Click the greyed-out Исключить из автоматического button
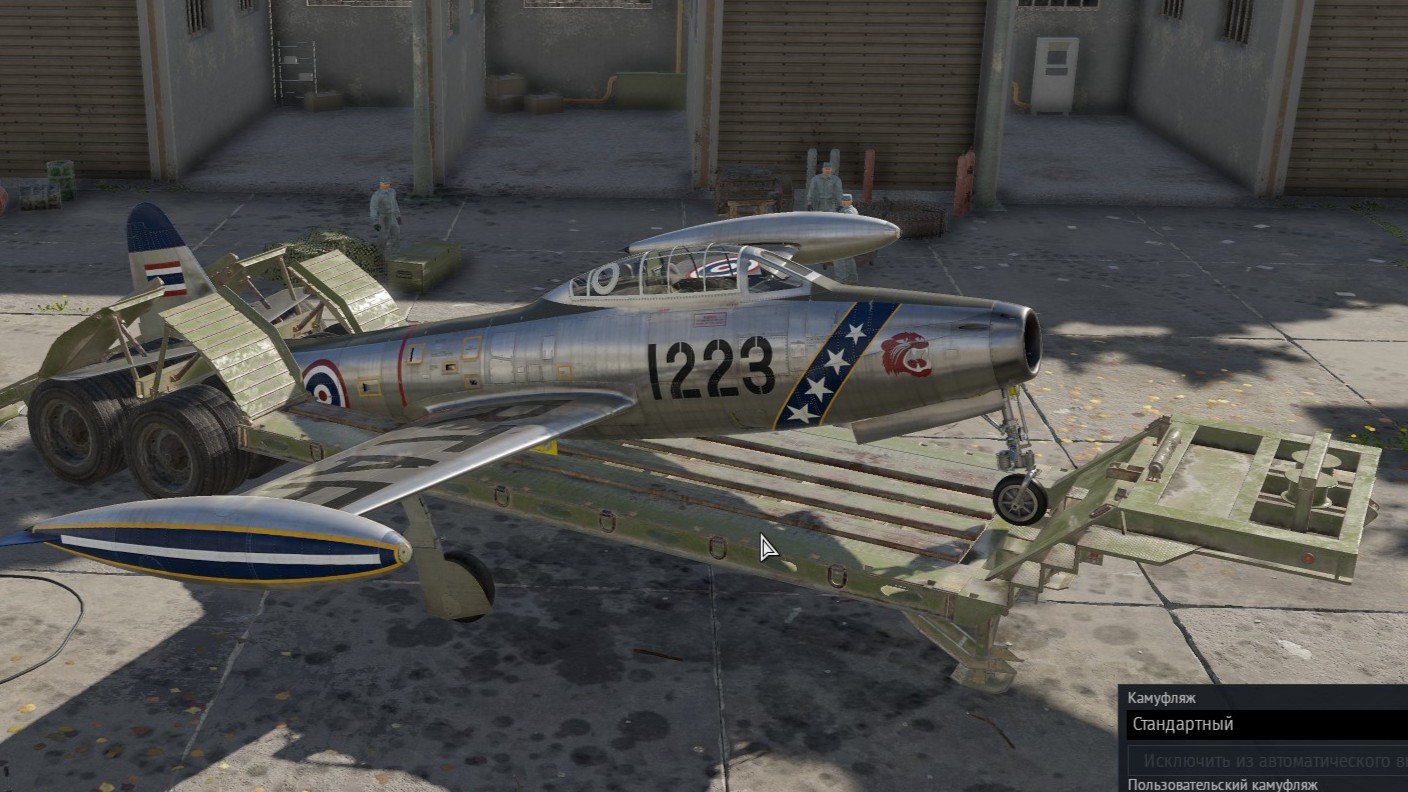This screenshot has width=1408, height=792. (1270, 760)
